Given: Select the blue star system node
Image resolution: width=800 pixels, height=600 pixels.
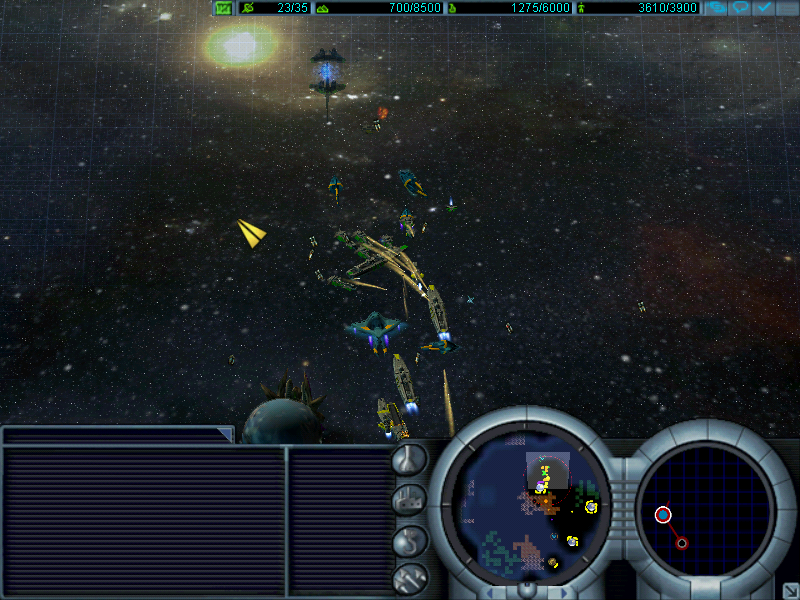Looking at the screenshot, I should tap(663, 515).
